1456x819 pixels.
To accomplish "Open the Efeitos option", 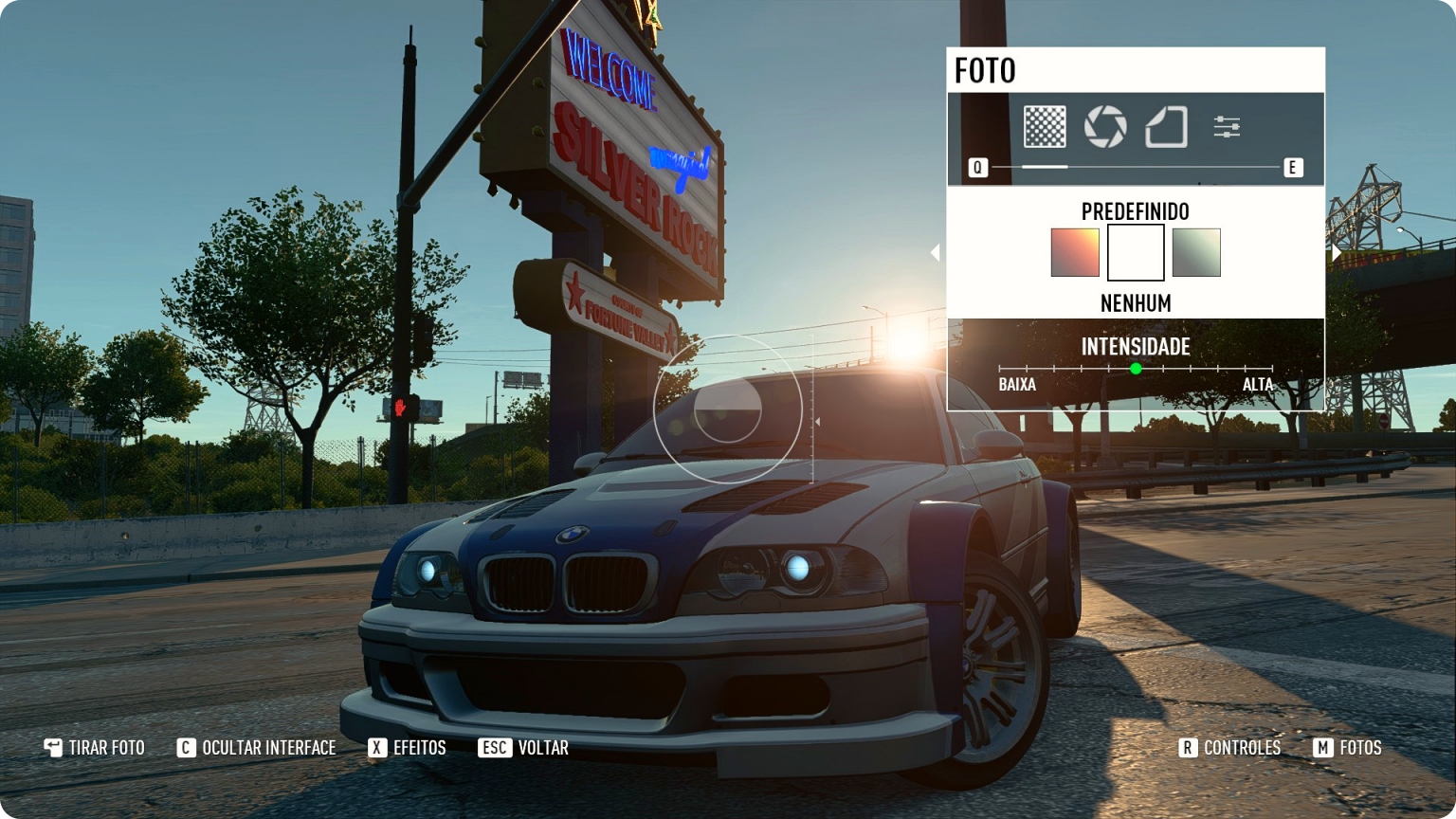I will pos(408,748).
